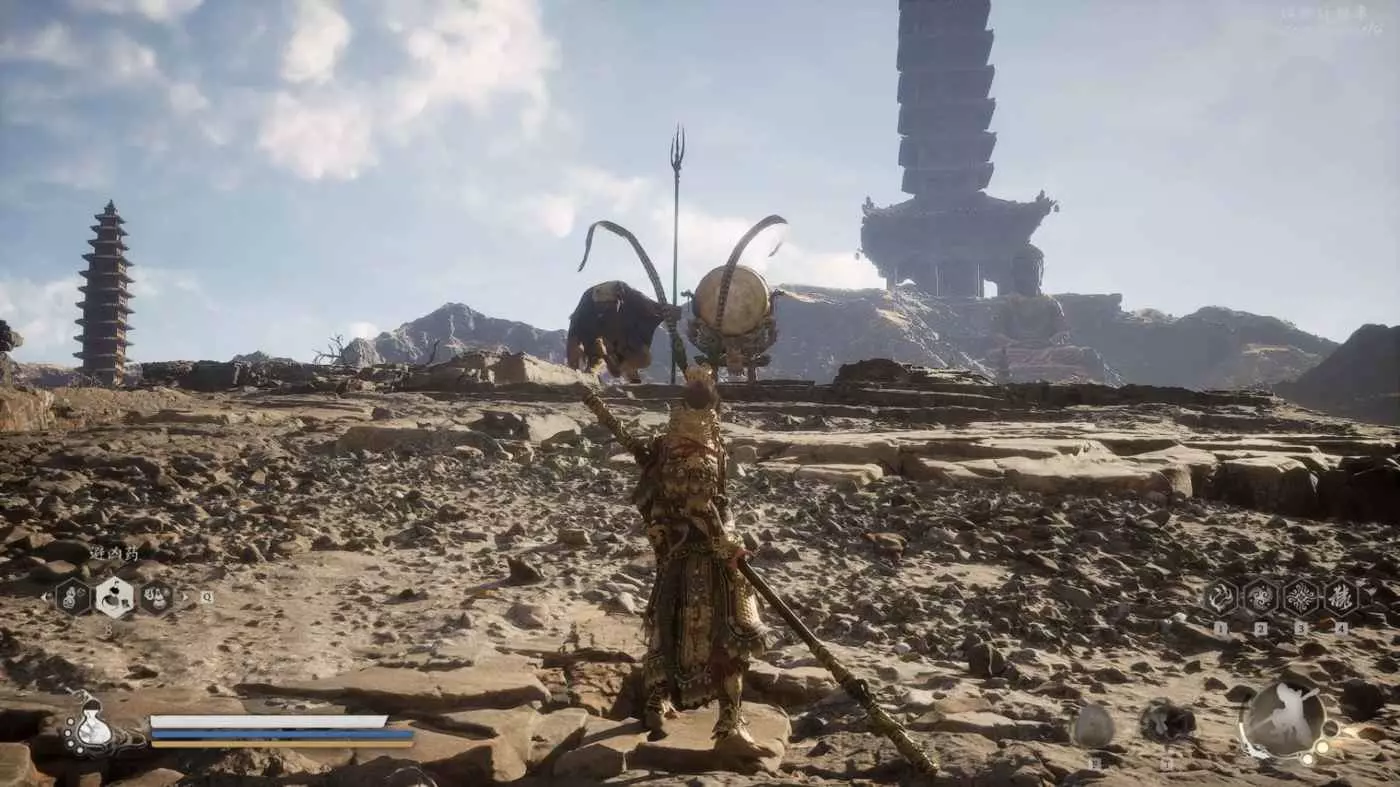
Task: Activate the grey egg-shaped spirit skill icon
Action: click(x=1092, y=726)
